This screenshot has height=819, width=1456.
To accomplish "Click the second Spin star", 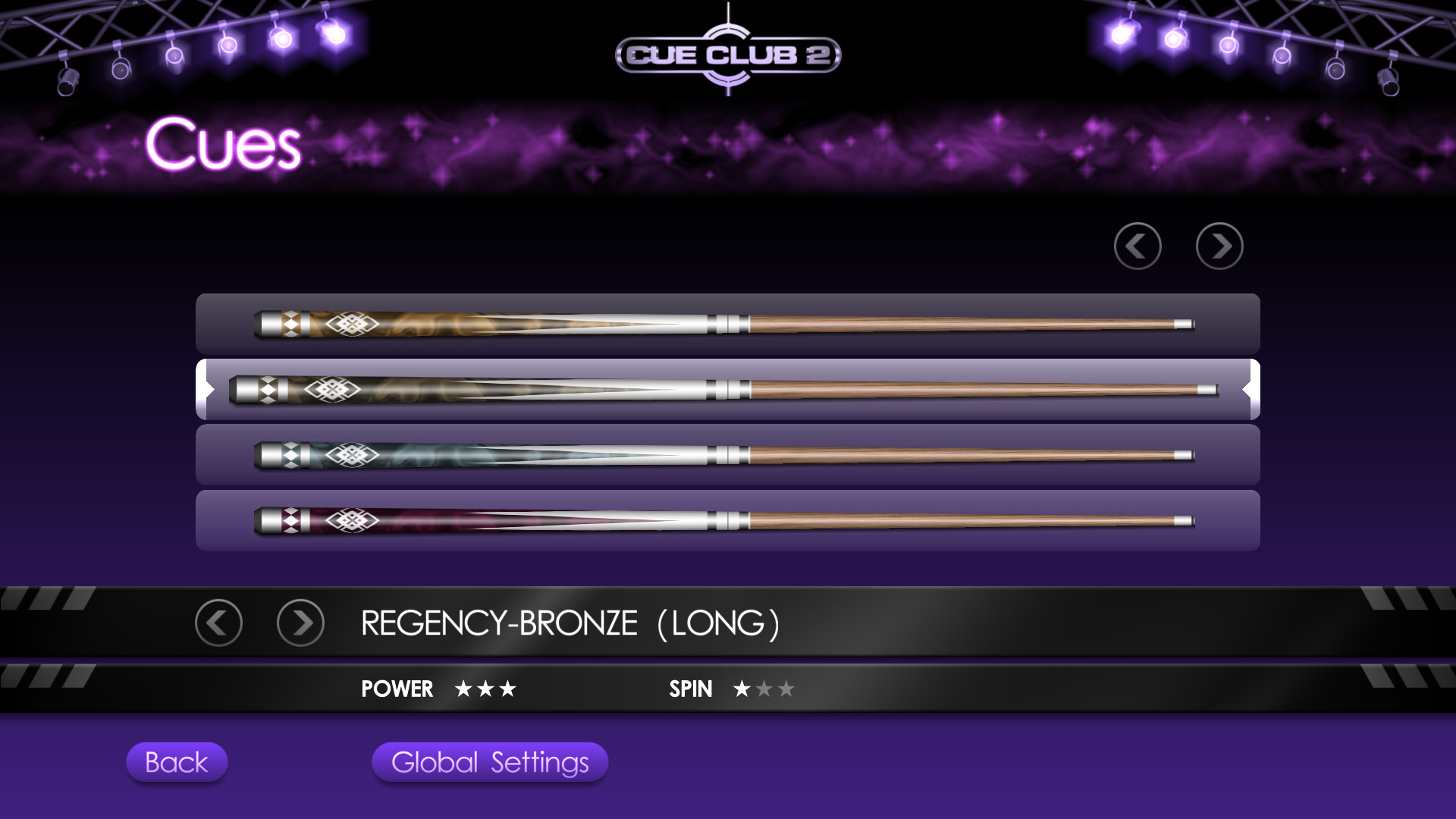I will pos(764,689).
